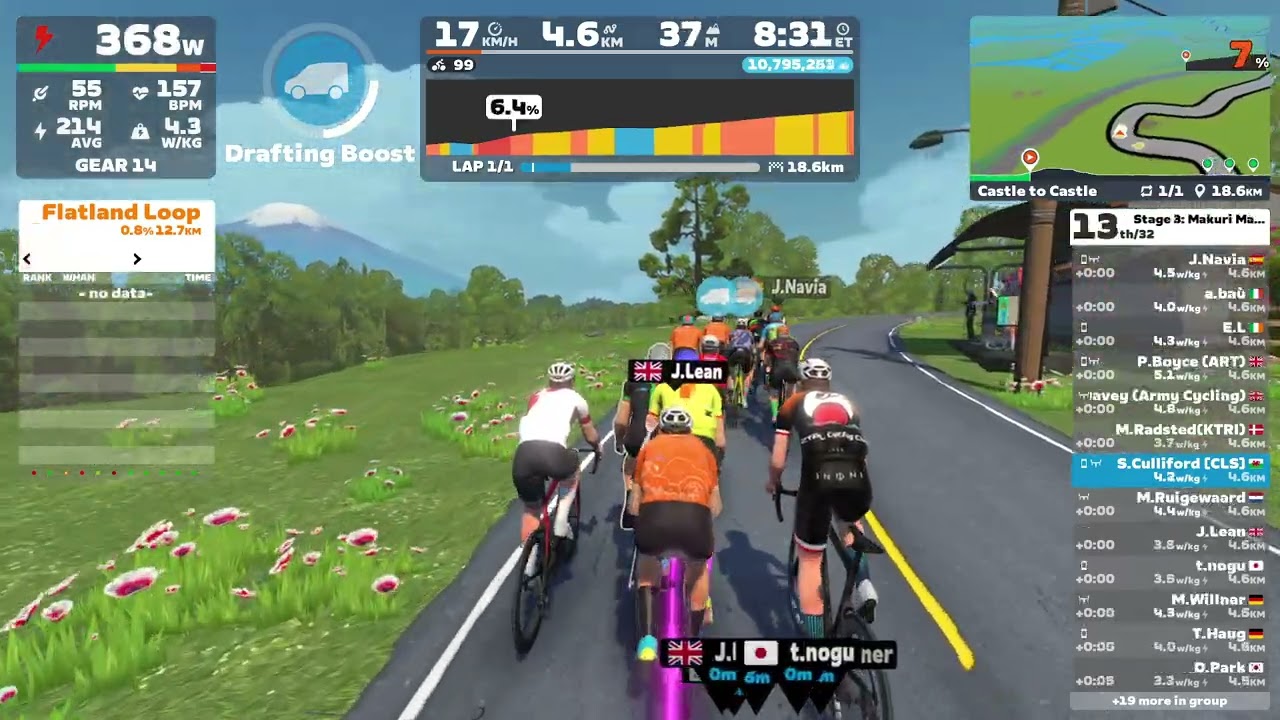Select t.nogu in the rider list
The image size is (1280, 720).
pos(1170,572)
